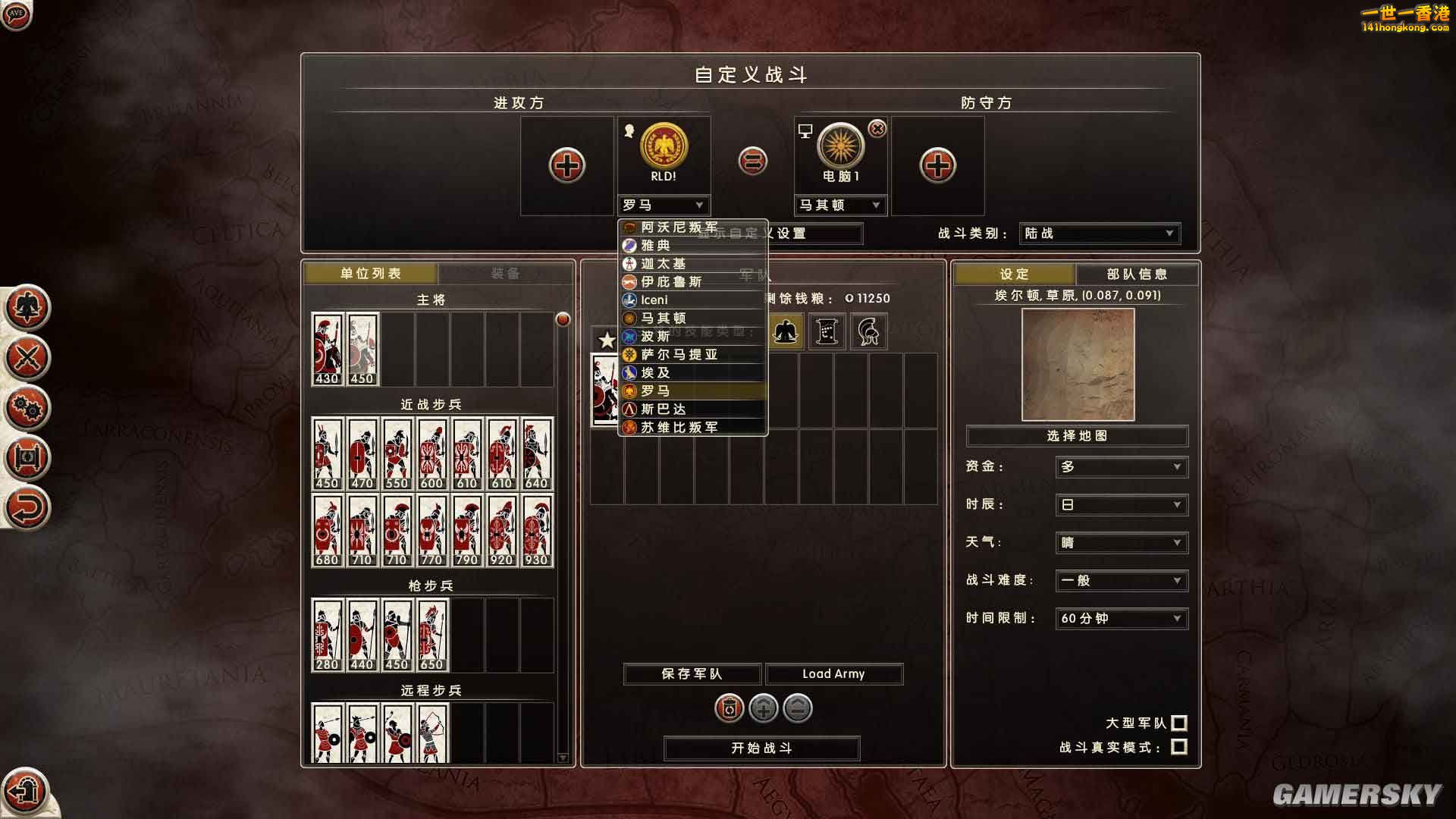Remove the 电脑1 defender with the X button
Image resolution: width=1456 pixels, height=819 pixels.
tap(877, 130)
